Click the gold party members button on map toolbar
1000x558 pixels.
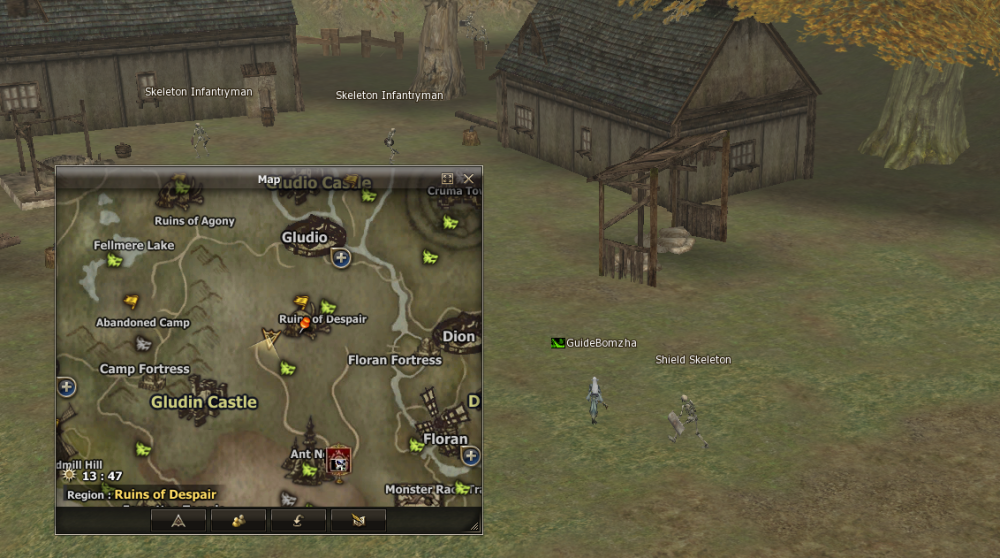(x=239, y=520)
